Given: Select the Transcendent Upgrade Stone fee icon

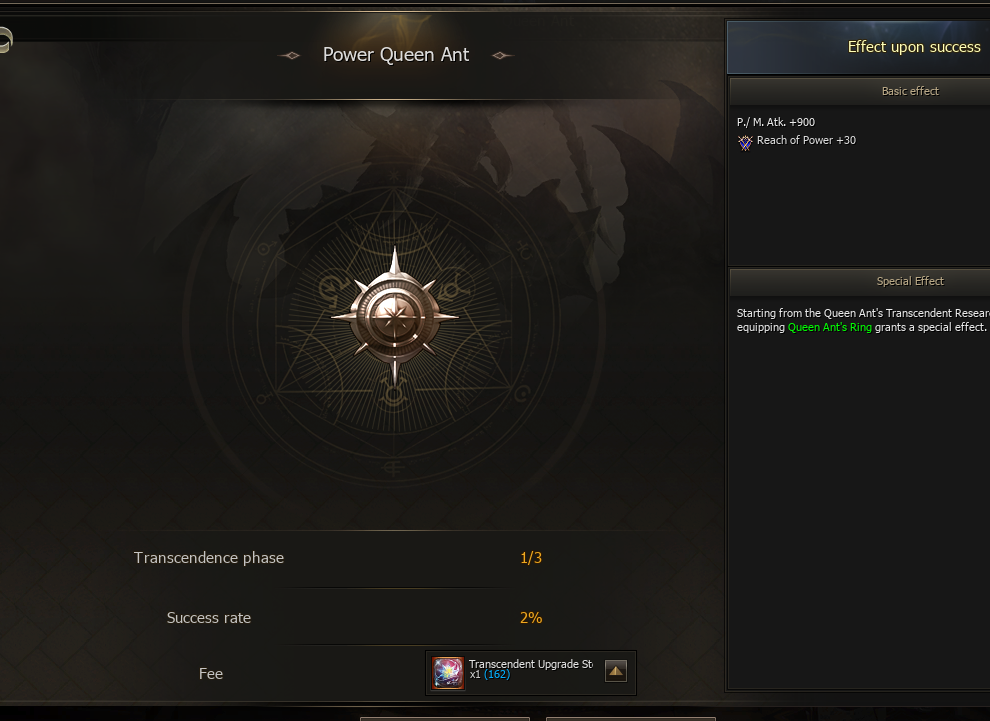Looking at the screenshot, I should point(448,673).
